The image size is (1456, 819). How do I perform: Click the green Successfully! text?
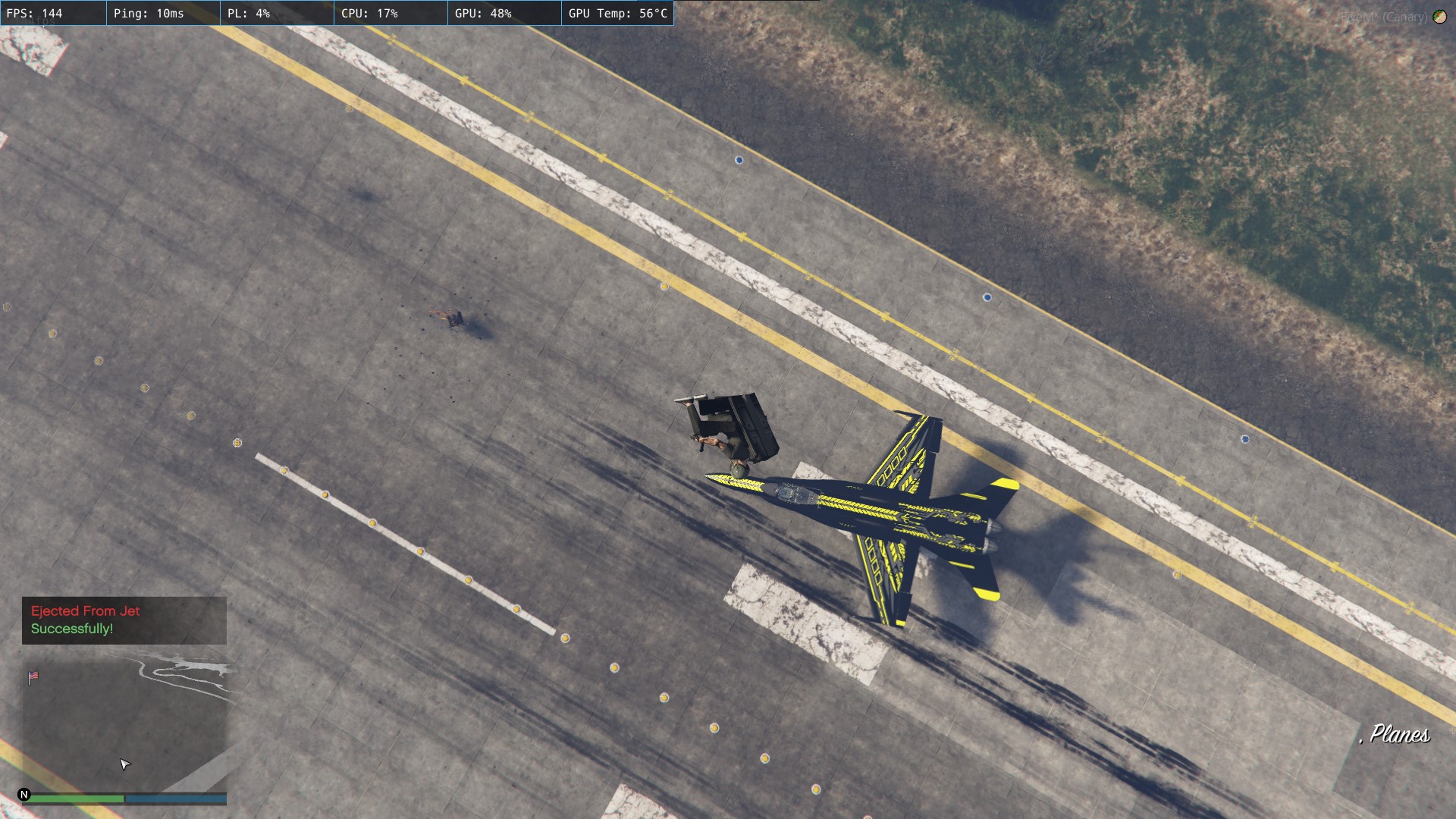(71, 628)
